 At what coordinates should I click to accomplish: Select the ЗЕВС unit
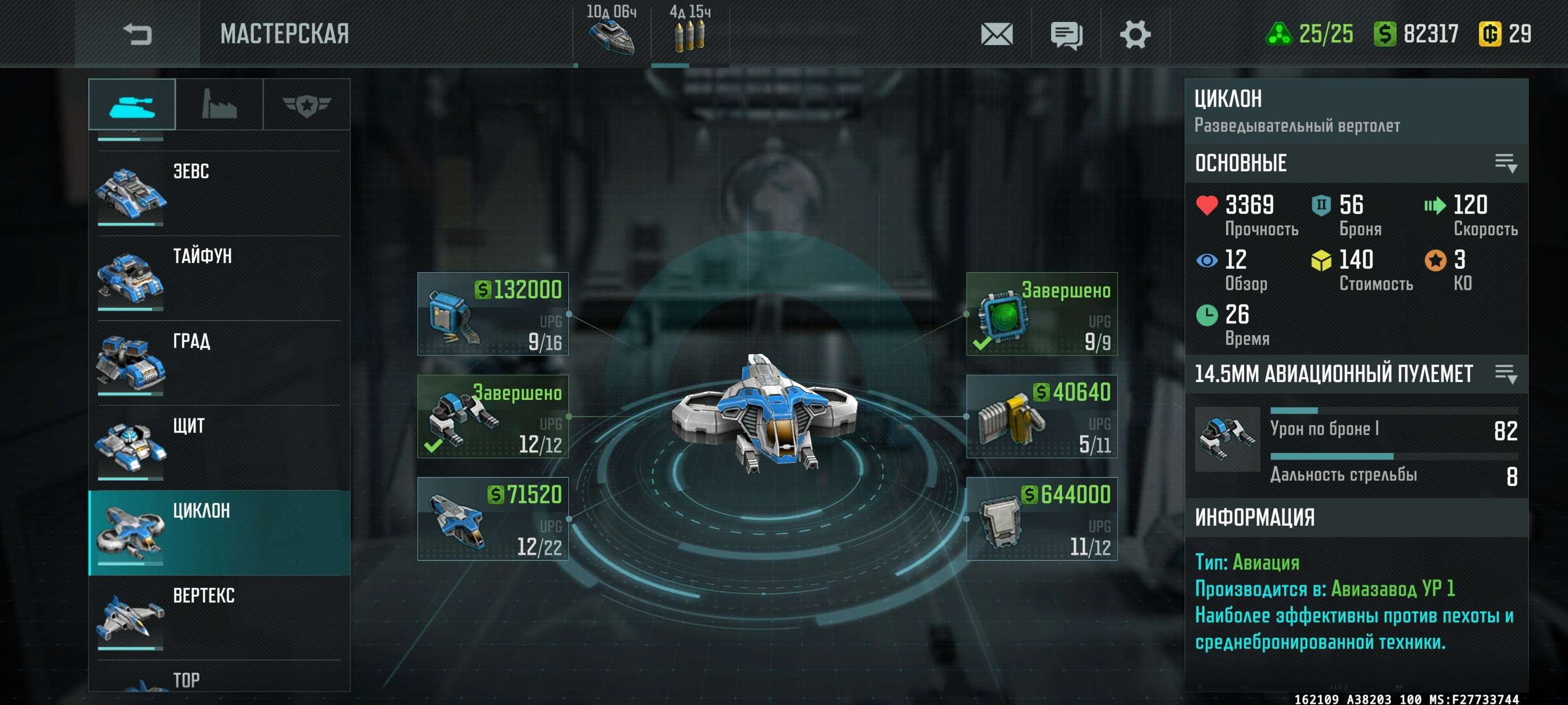pos(219,193)
